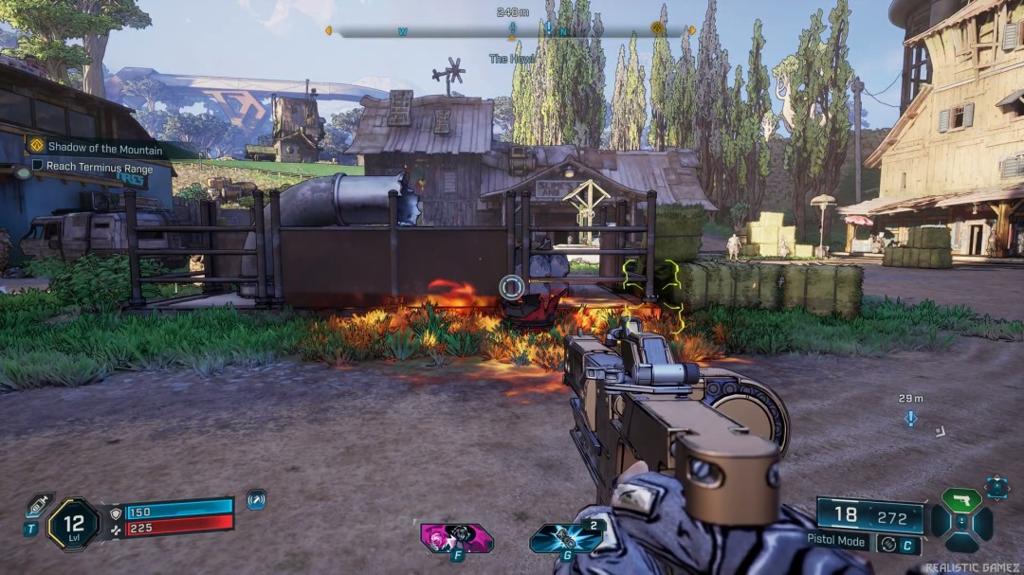
Task: Click the waypoint marker showing 29 m
Action: click(910, 419)
